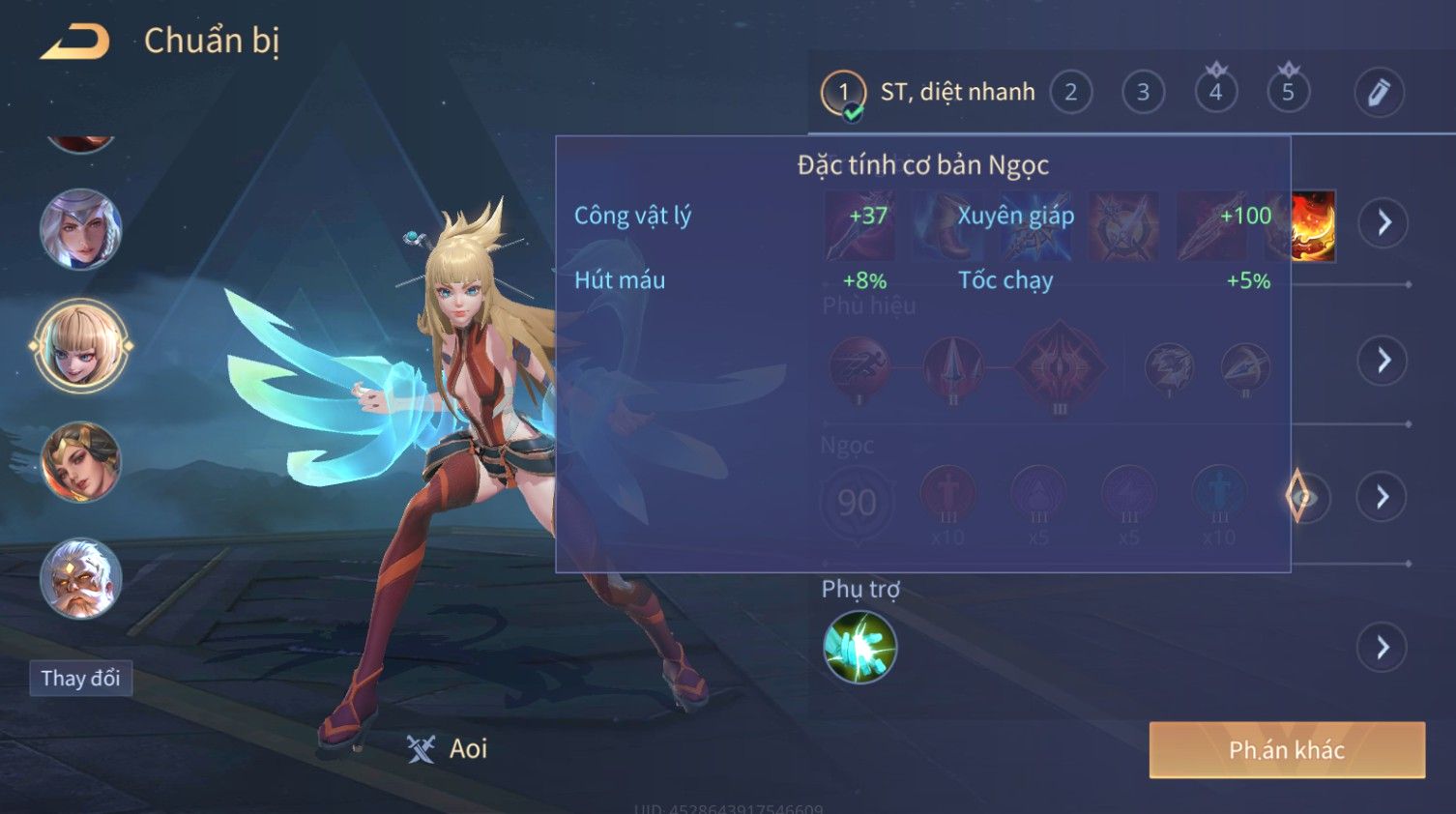The height and width of the screenshot is (814, 1456).
Task: Select build preset 1 'ST, diệt nhanh'
Action: (x=843, y=93)
